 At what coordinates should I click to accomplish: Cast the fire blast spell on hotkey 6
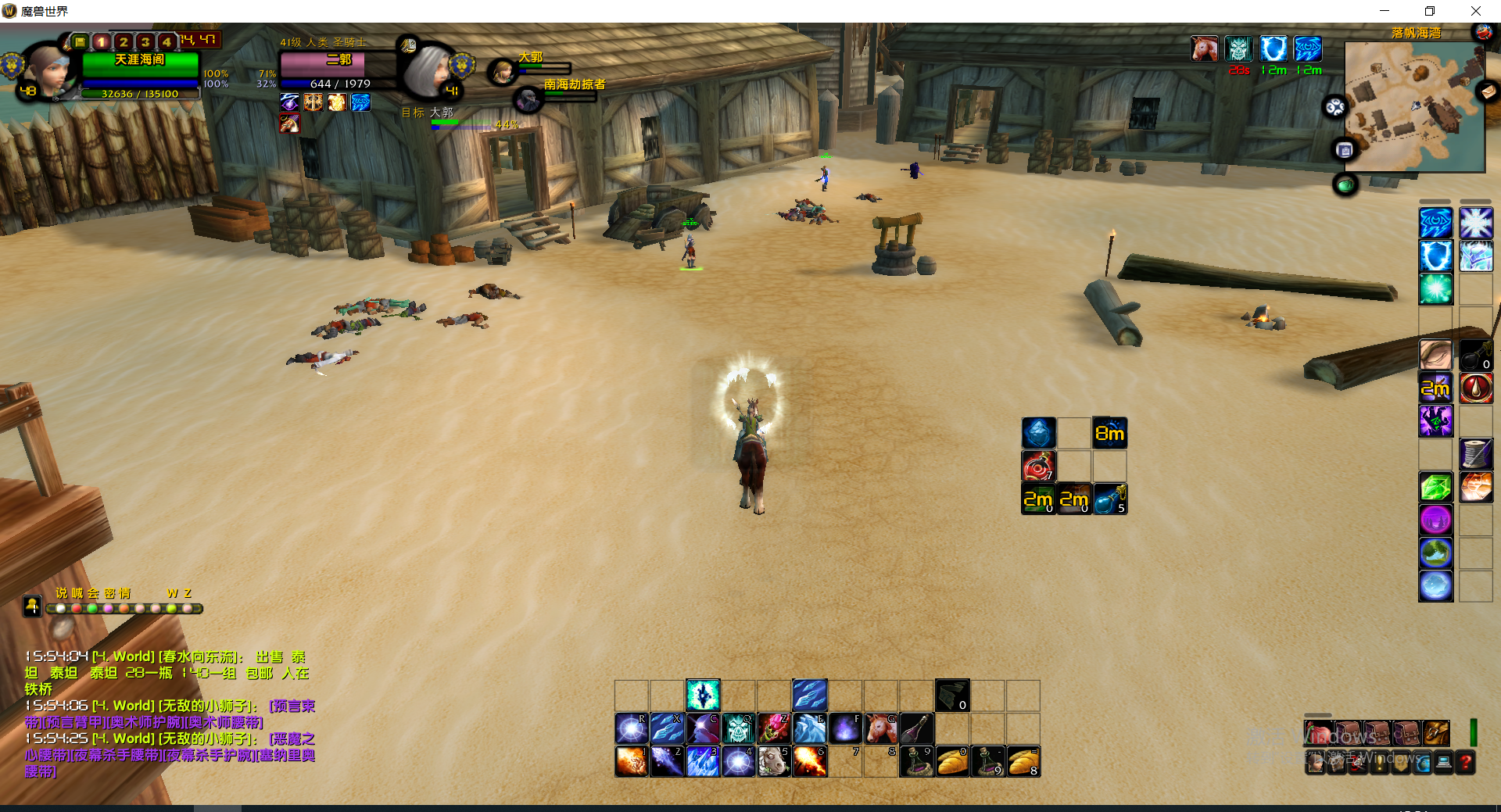(x=809, y=761)
